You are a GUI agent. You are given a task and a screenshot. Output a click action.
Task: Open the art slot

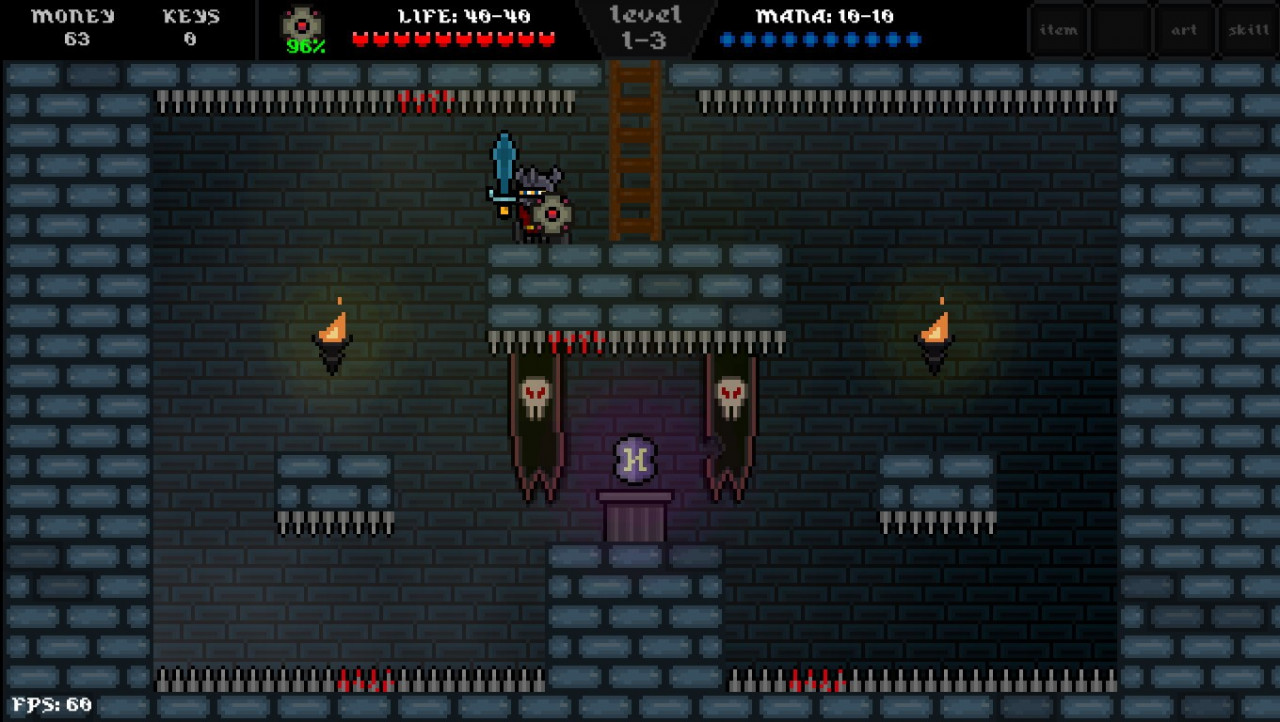1184,30
